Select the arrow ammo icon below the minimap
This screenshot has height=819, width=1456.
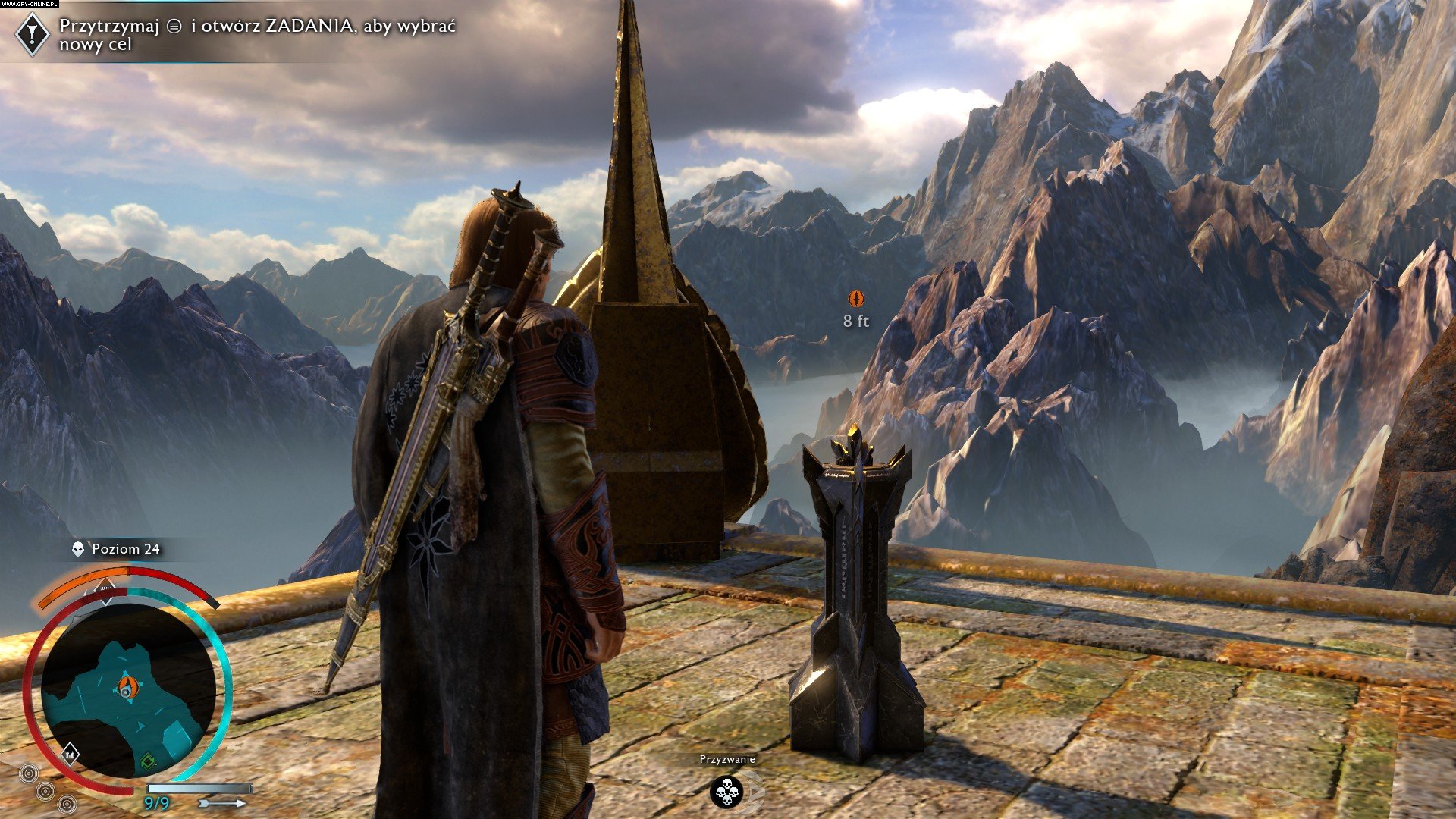point(221,803)
